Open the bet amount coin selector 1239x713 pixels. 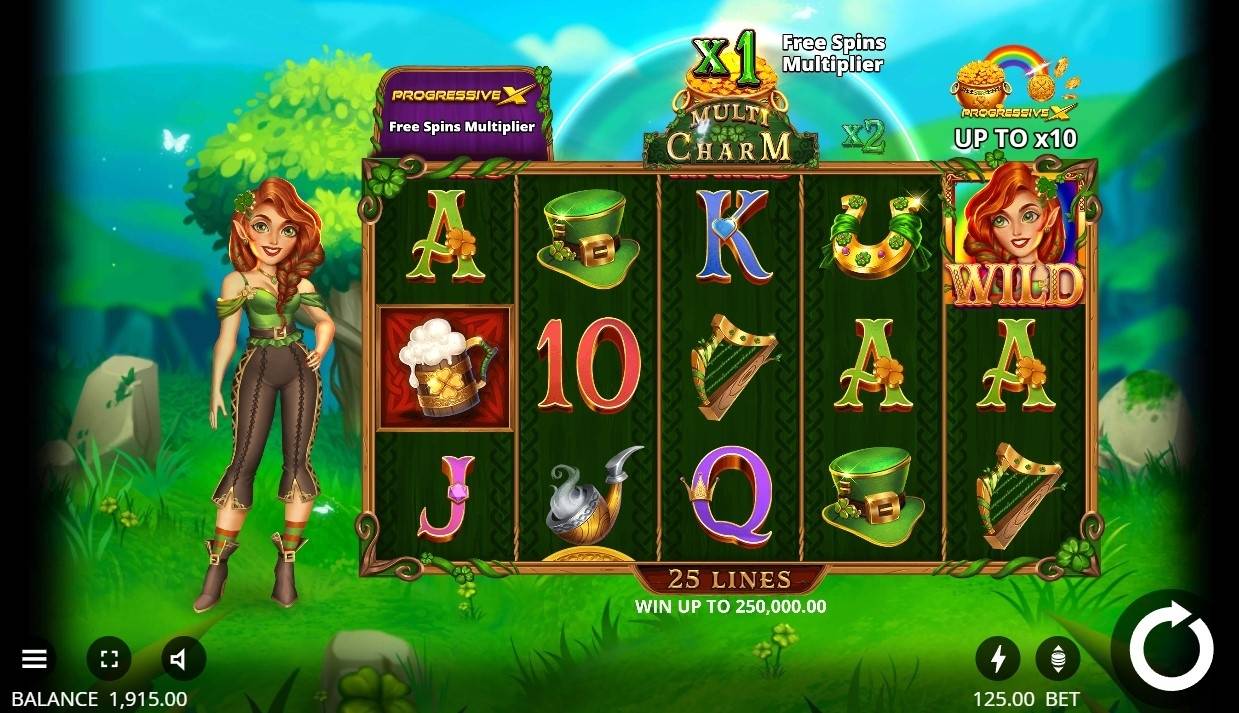tap(1057, 658)
